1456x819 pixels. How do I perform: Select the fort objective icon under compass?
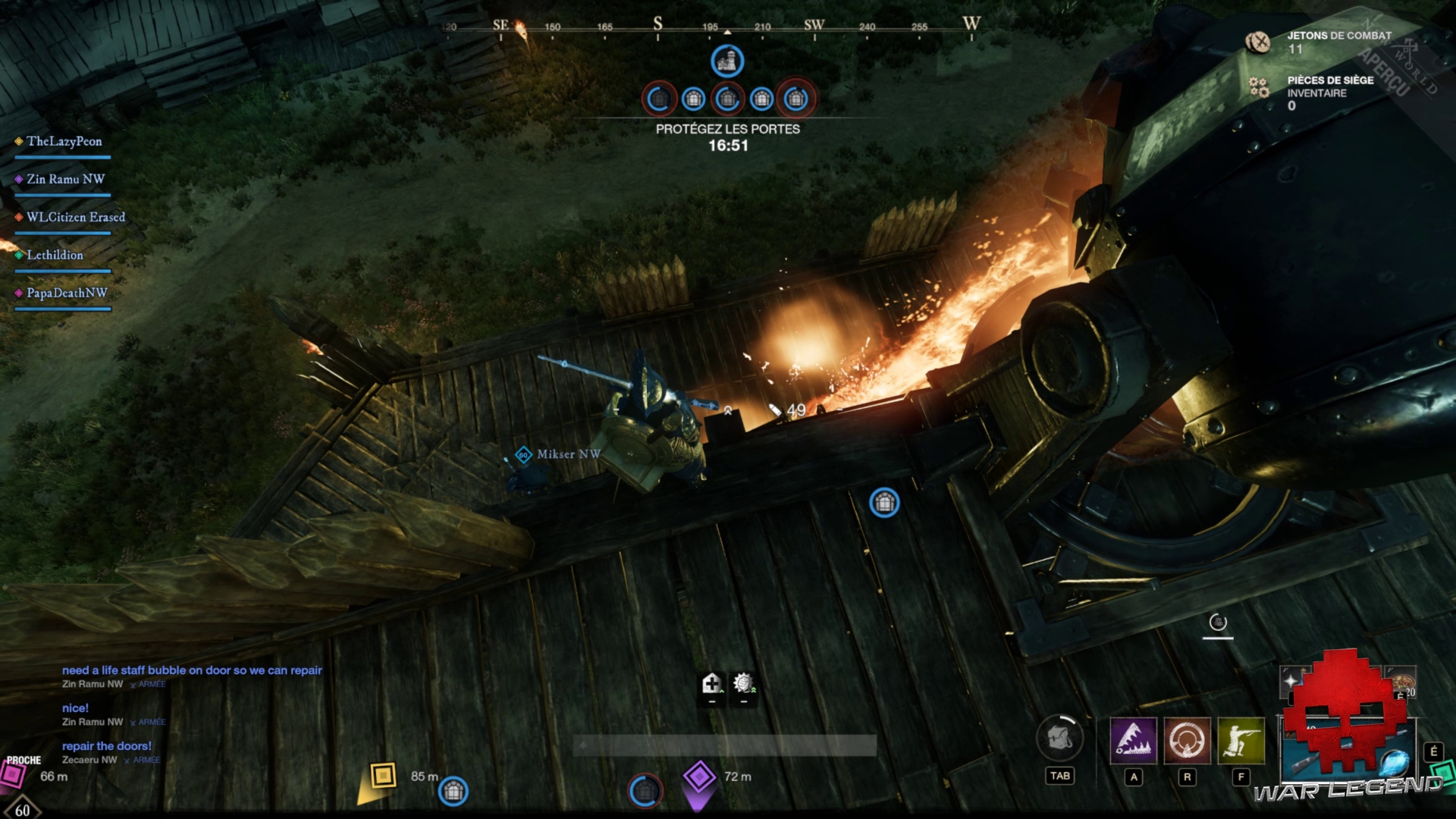(727, 61)
